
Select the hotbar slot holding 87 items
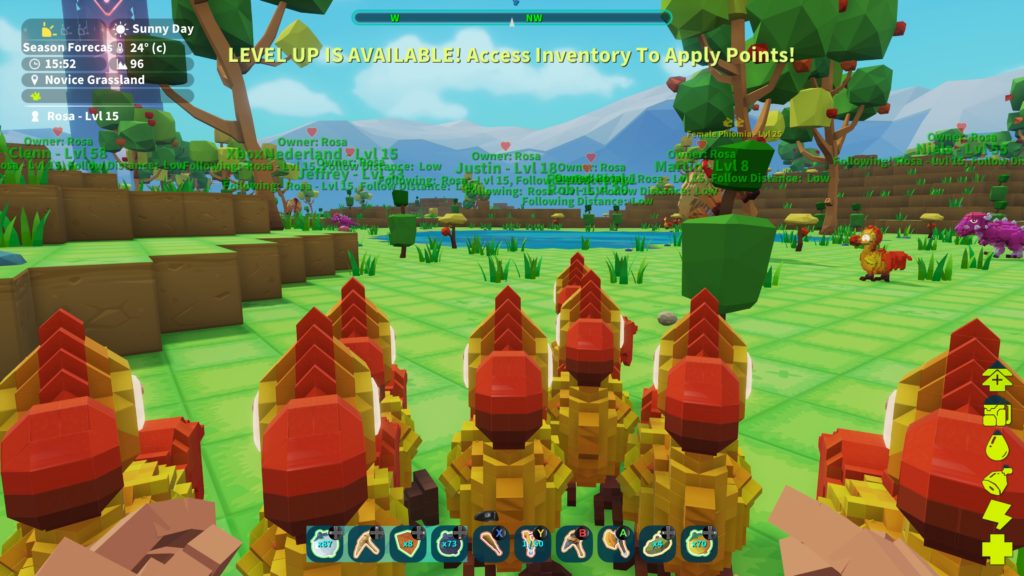pyautogui.click(x=324, y=544)
